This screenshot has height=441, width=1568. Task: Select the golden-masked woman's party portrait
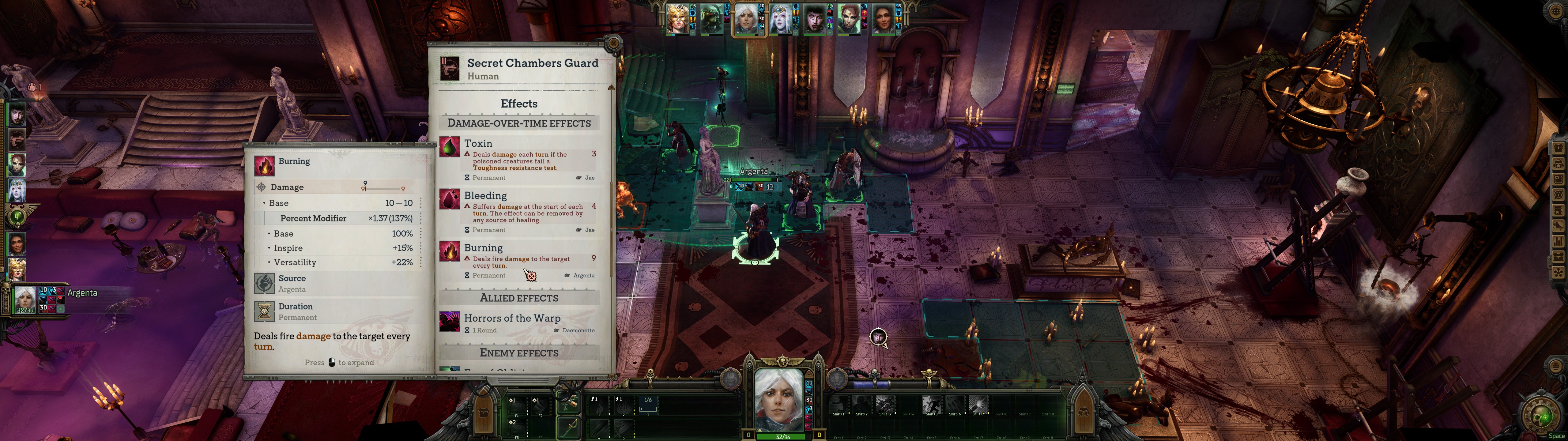pos(677,18)
